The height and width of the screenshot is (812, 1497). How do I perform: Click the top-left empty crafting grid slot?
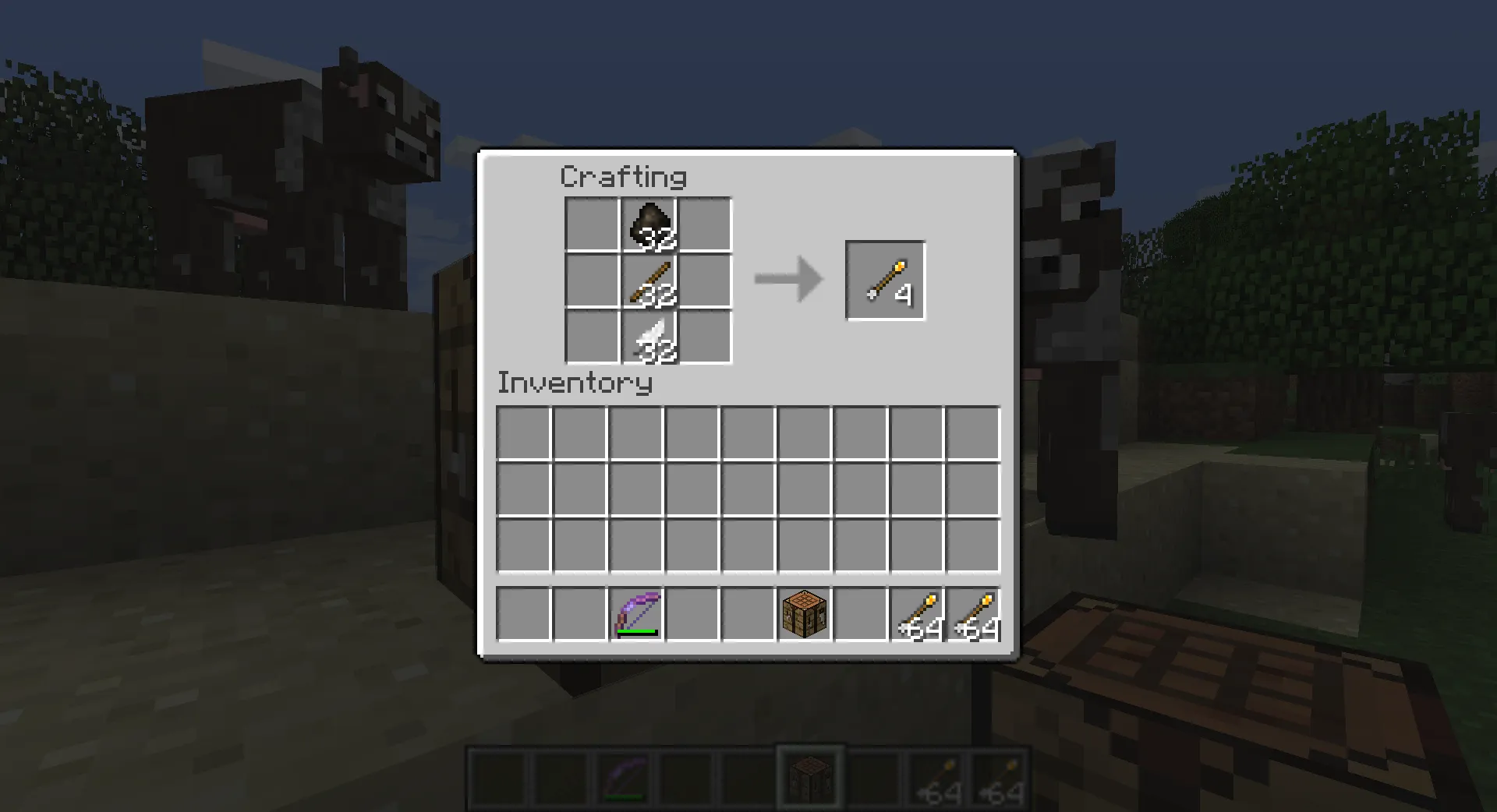click(x=593, y=224)
